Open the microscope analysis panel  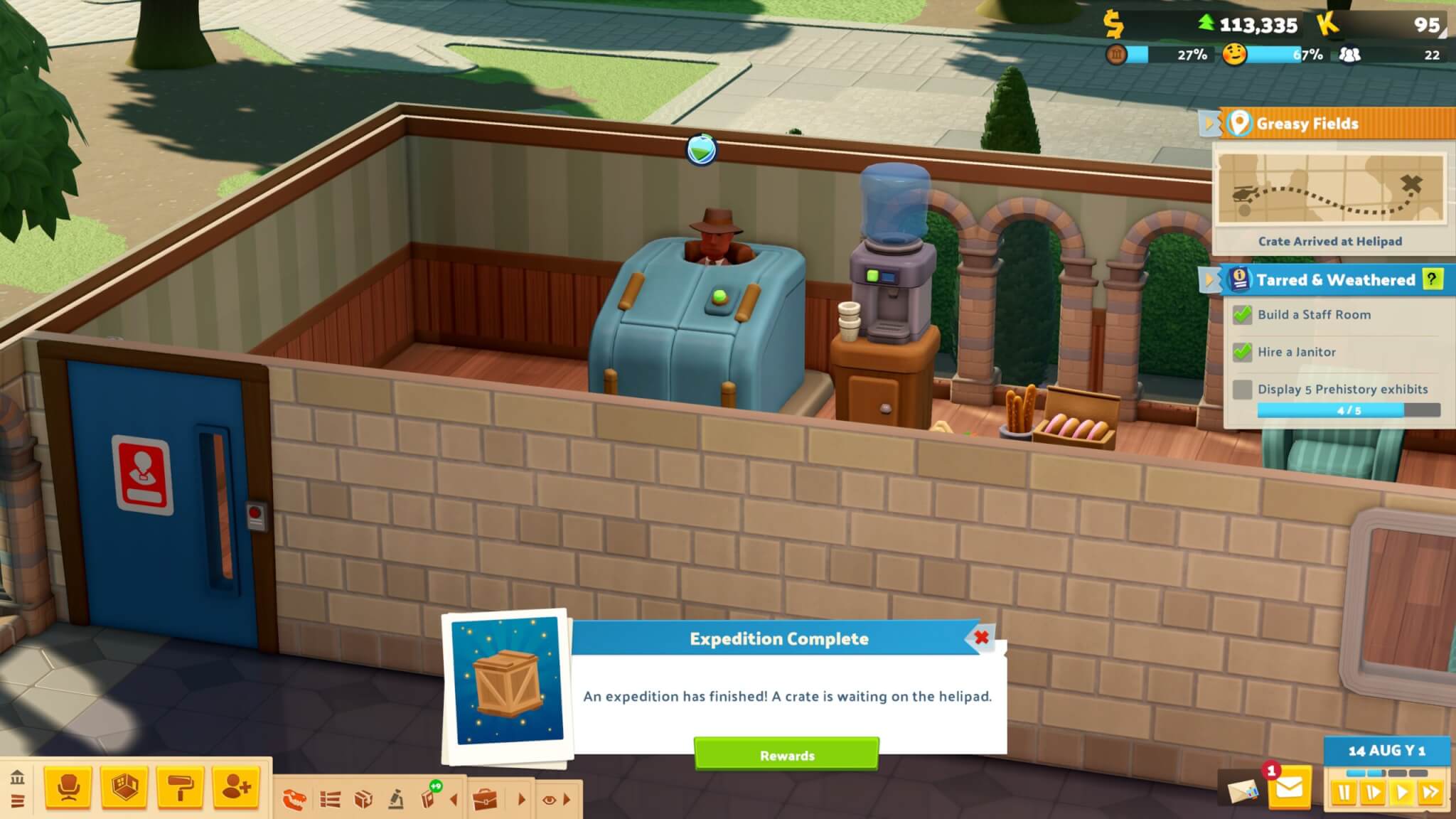point(397,800)
